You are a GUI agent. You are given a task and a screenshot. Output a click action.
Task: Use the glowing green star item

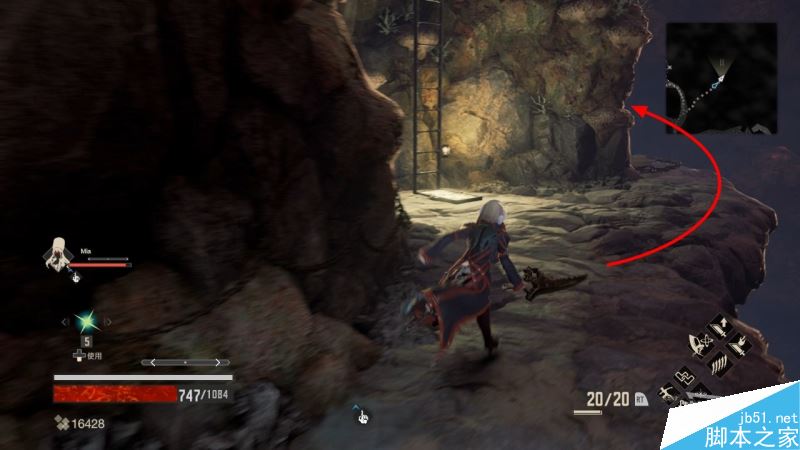click(87, 322)
